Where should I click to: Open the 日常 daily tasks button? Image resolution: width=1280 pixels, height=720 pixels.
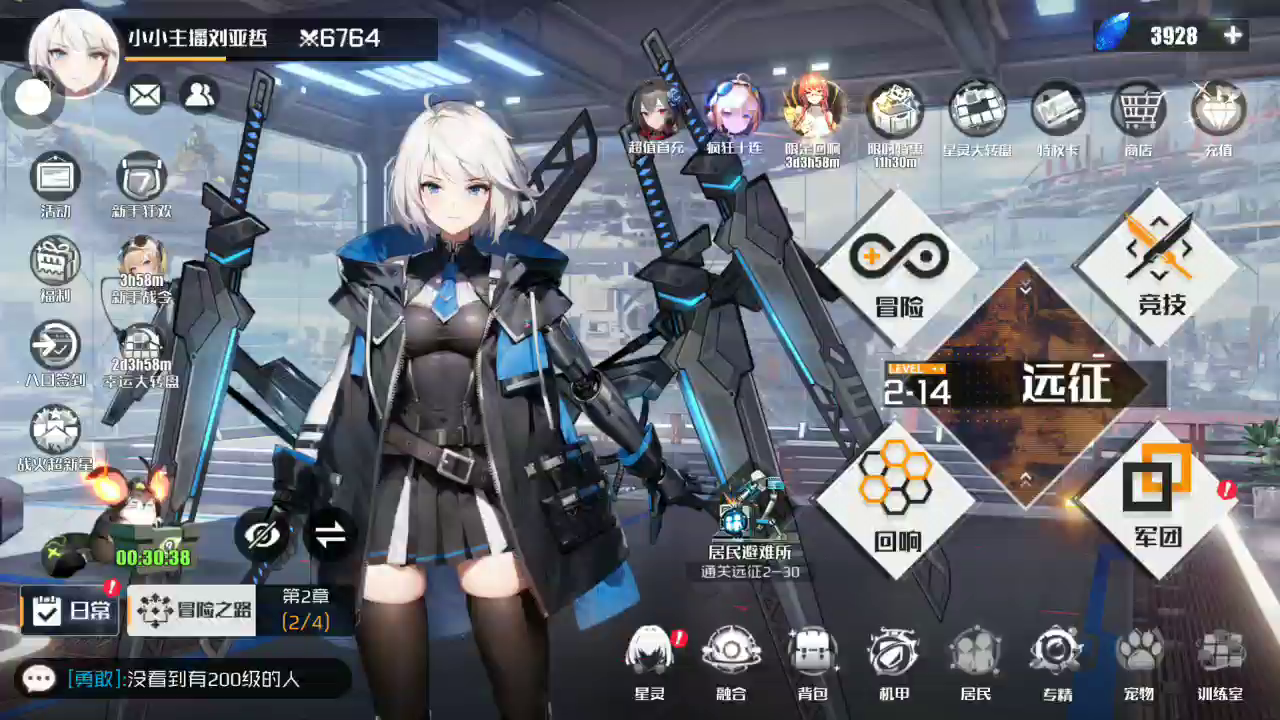tap(71, 611)
